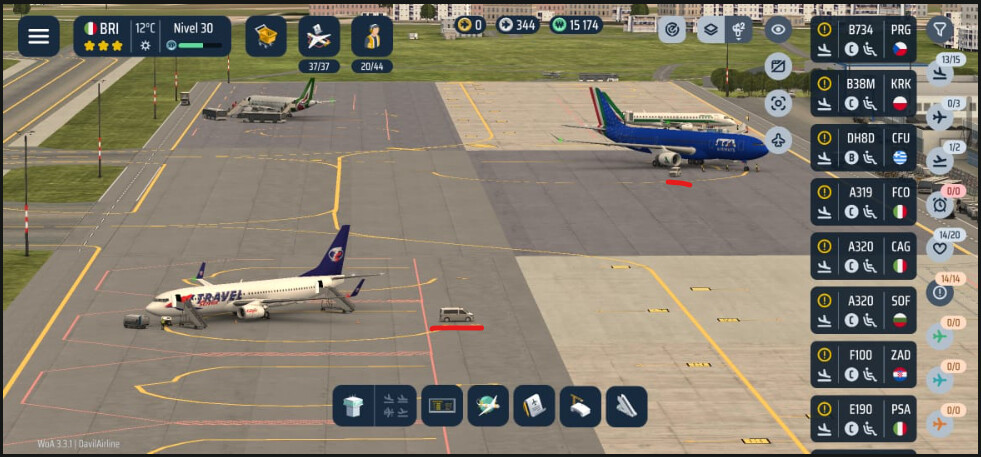Open the staff panel showing 20/44
The width and height of the screenshot is (981, 457).
[371, 37]
